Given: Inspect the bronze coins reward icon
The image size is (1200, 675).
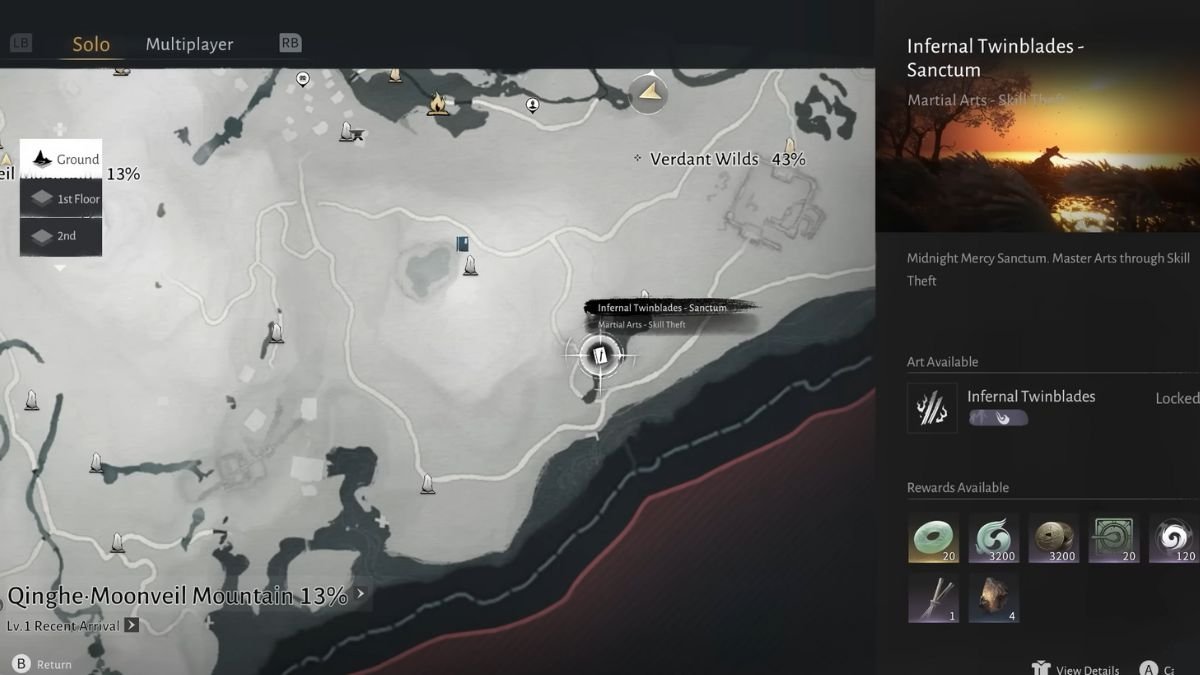Looking at the screenshot, I should pos(1054,538).
